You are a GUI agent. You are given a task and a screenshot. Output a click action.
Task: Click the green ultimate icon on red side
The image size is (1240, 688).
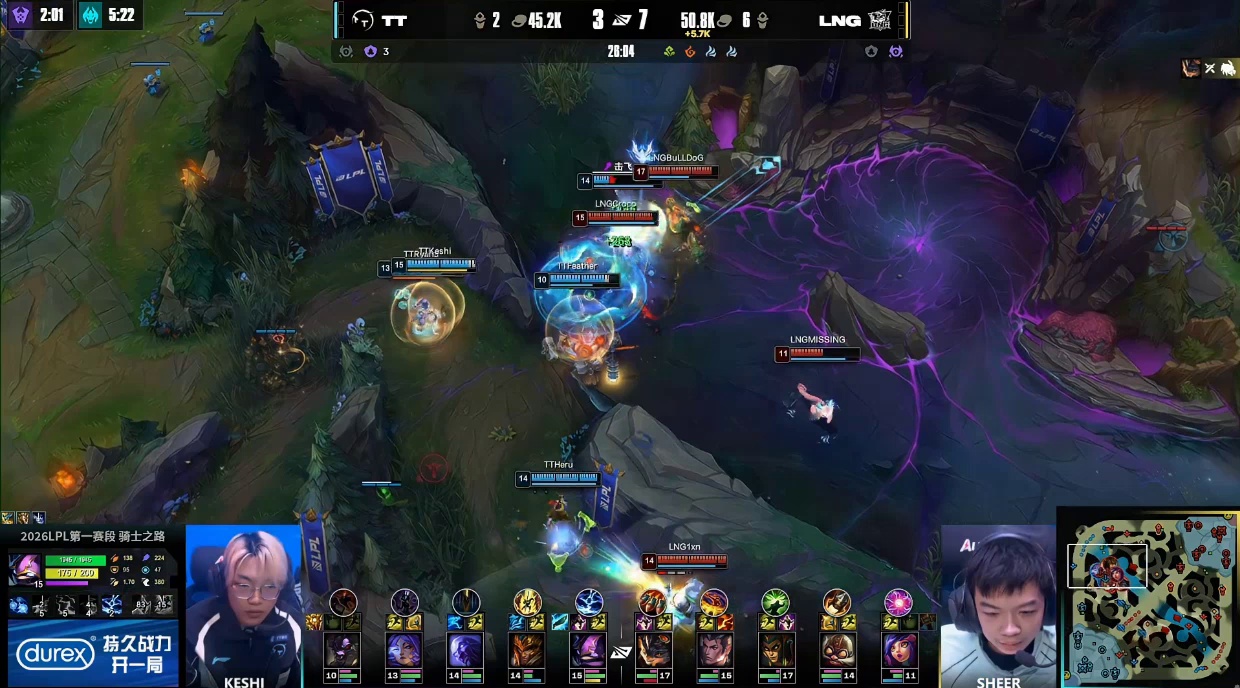click(775, 602)
